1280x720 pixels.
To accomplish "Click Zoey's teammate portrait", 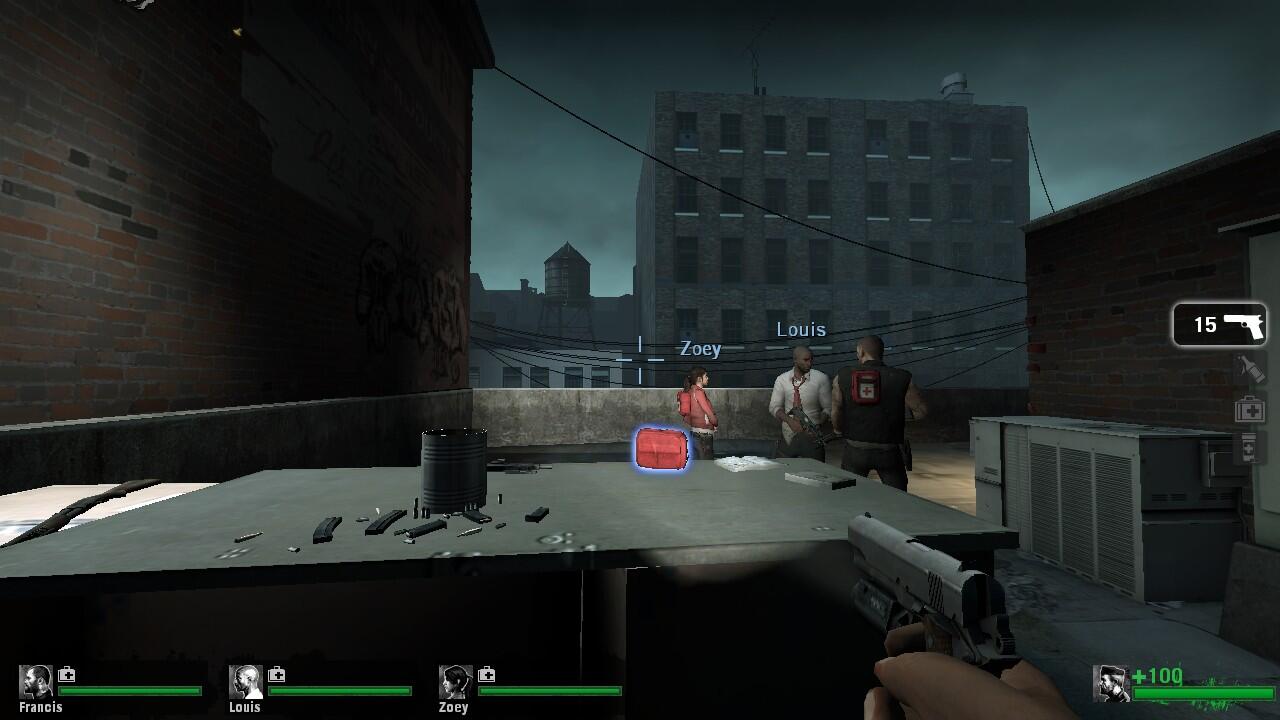I will [x=456, y=682].
